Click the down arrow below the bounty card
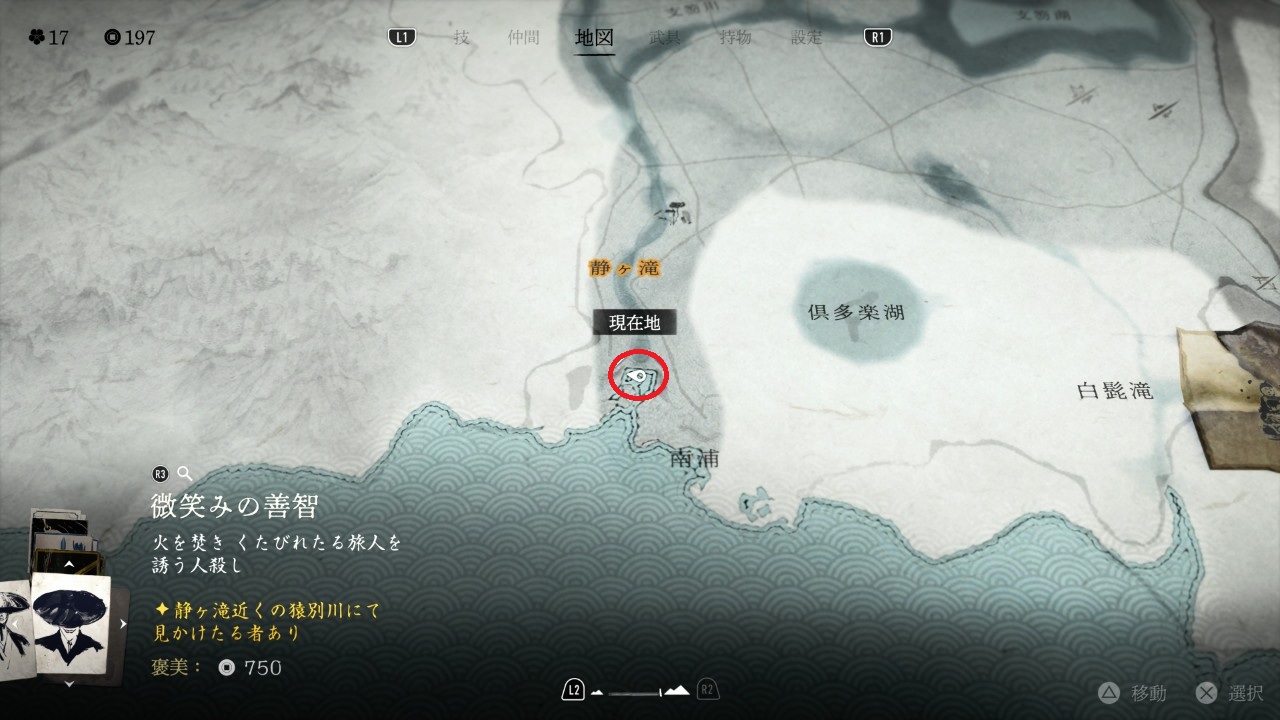This screenshot has width=1280, height=720. point(69,683)
